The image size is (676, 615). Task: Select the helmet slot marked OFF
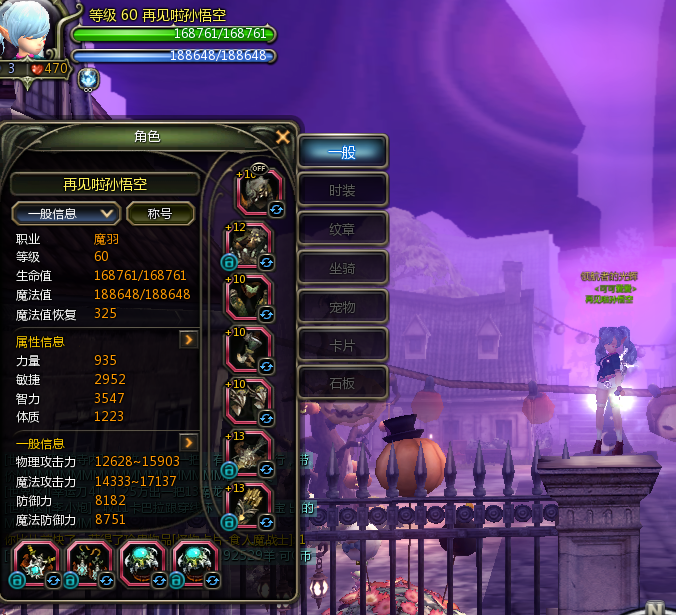(258, 190)
